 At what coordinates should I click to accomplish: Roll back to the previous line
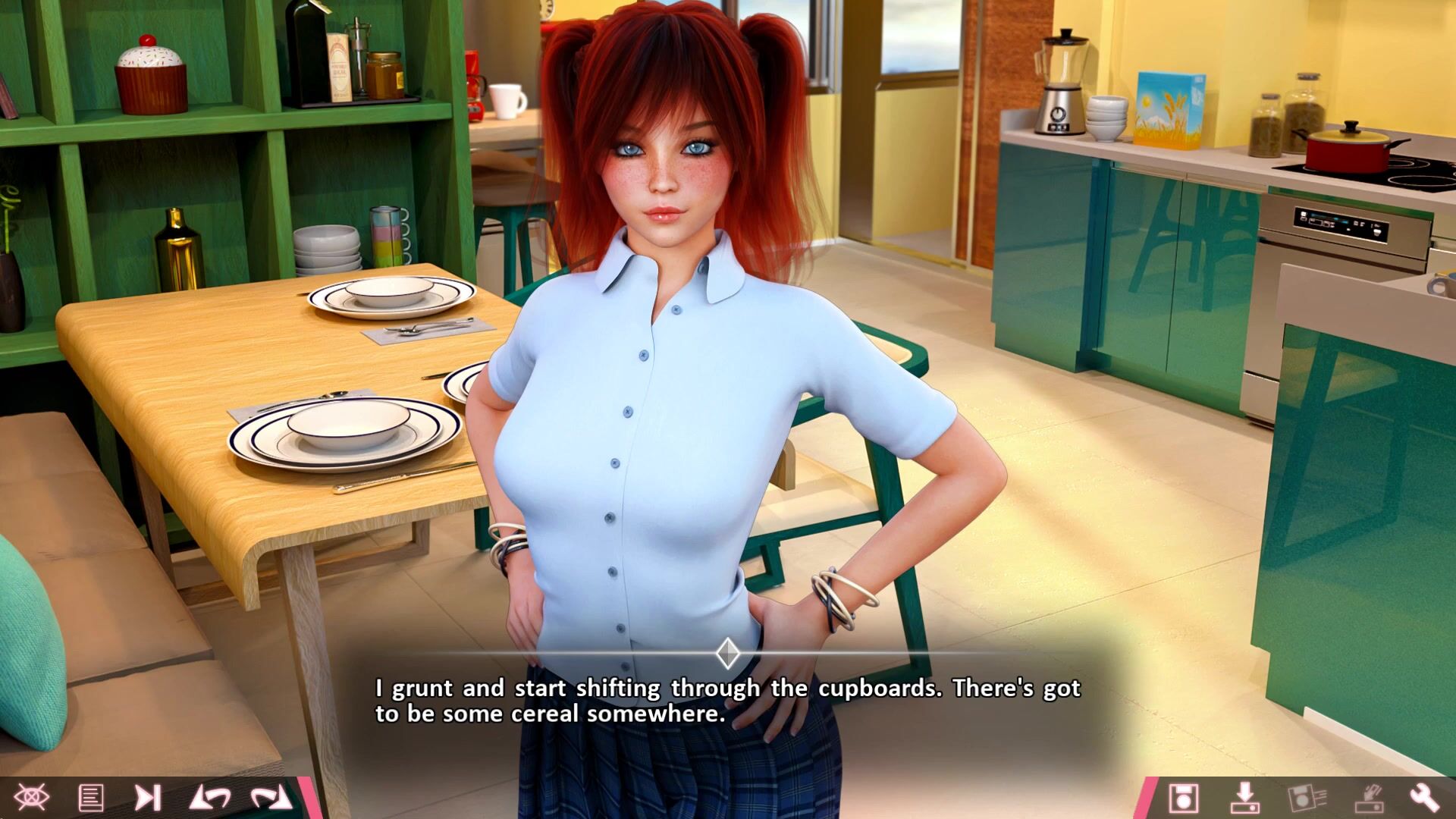point(209,797)
